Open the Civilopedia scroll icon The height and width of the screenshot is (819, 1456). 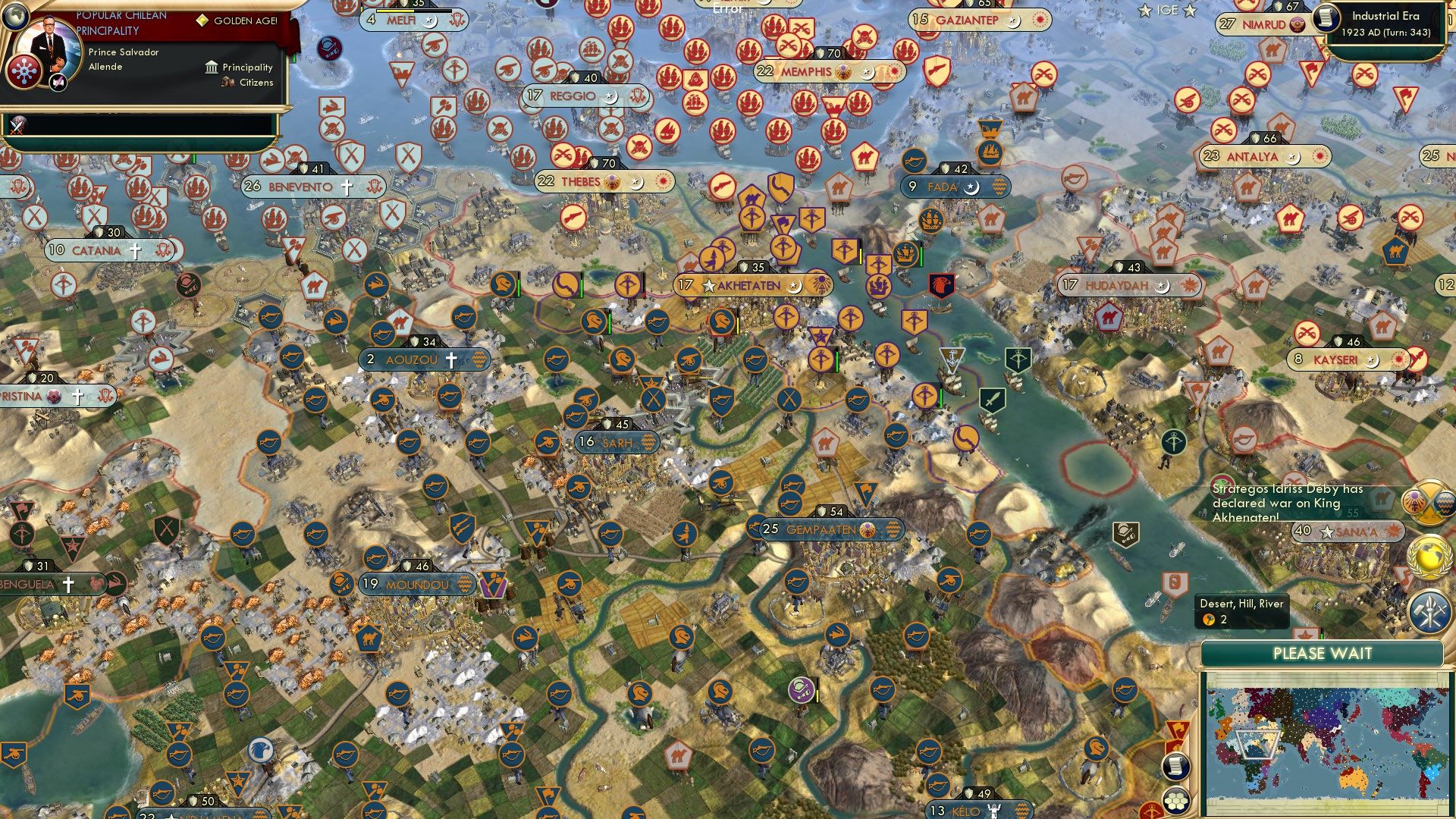click(x=1175, y=767)
